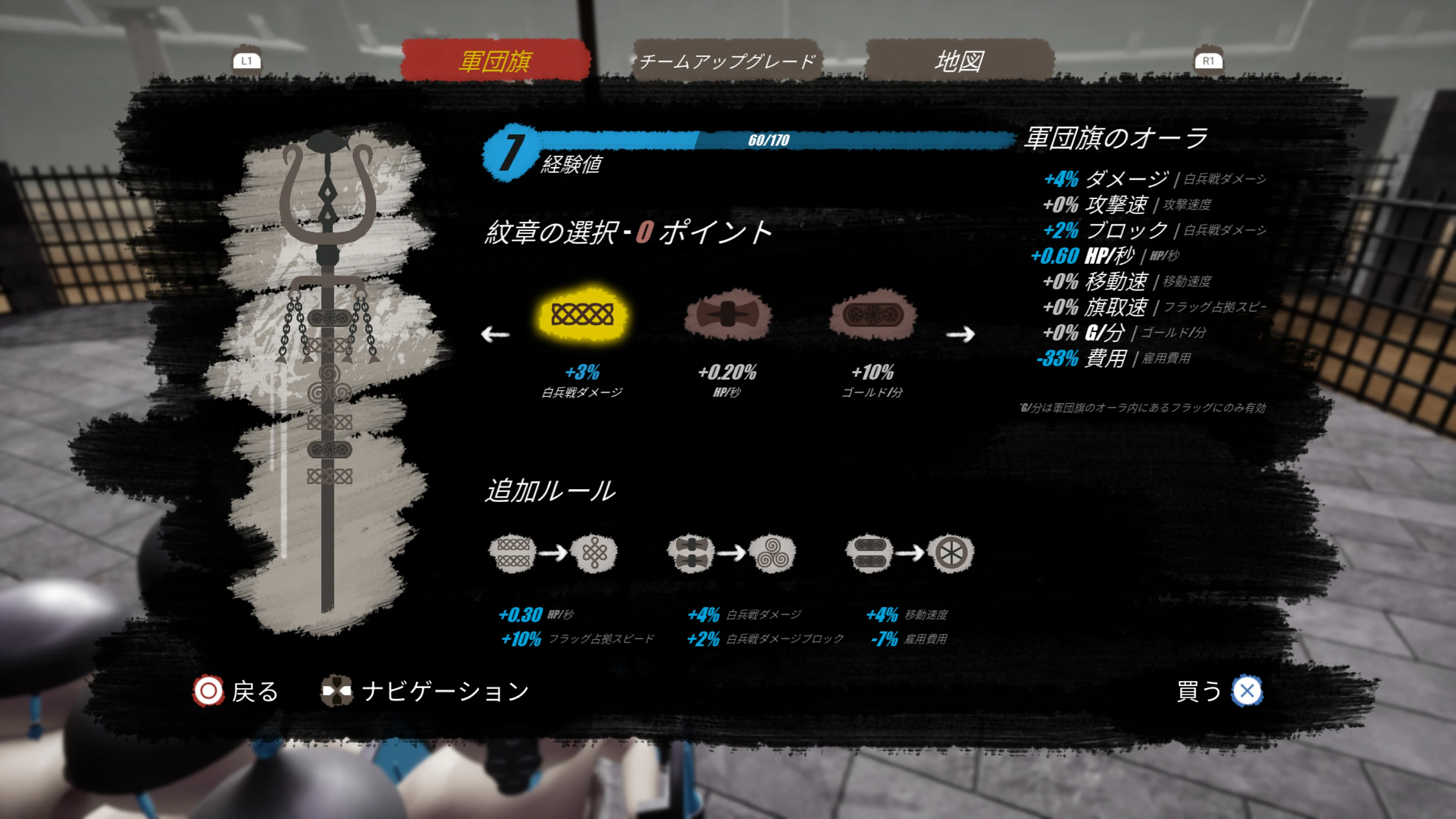Click the L1 shoulder button prompt

(x=248, y=61)
